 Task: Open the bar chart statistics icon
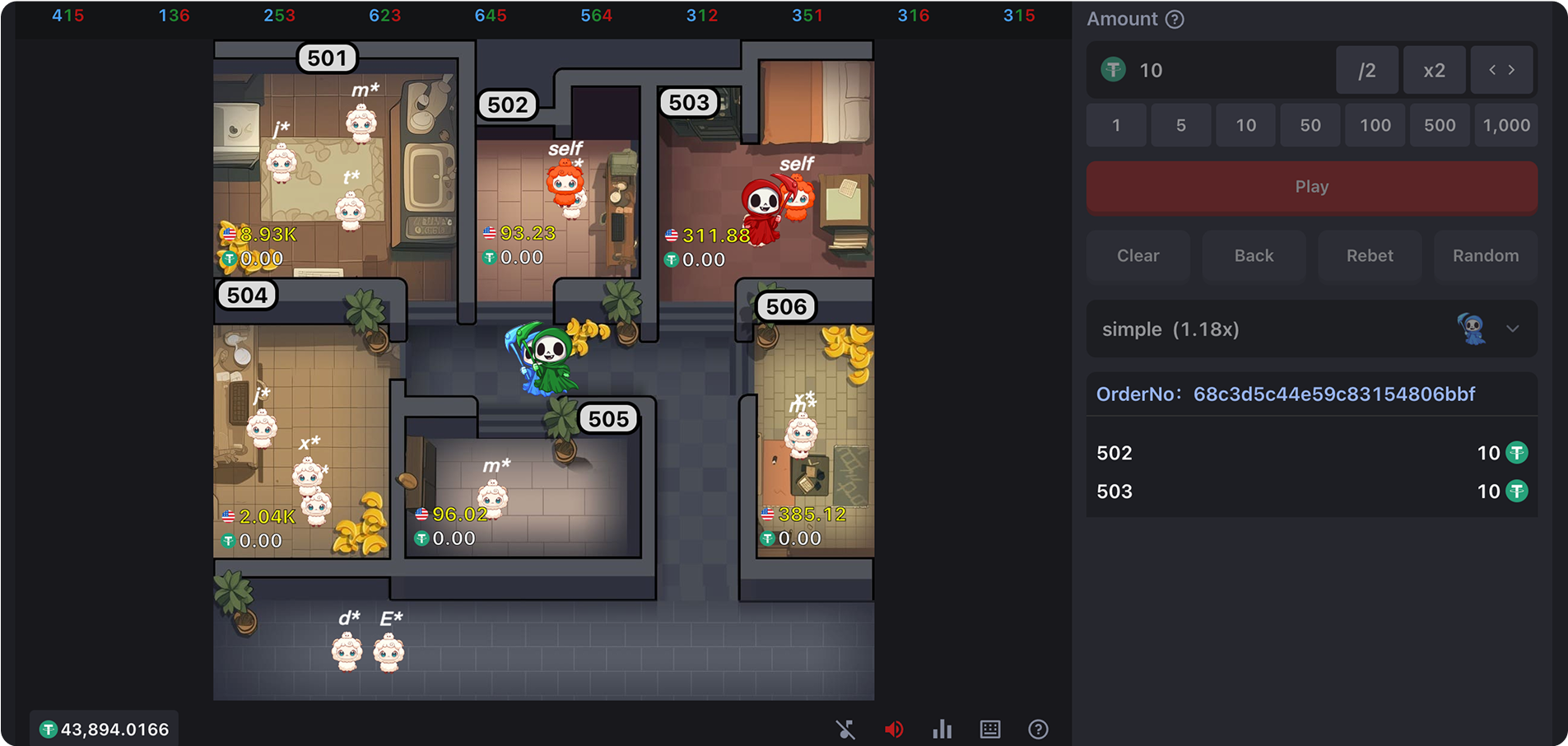942,730
